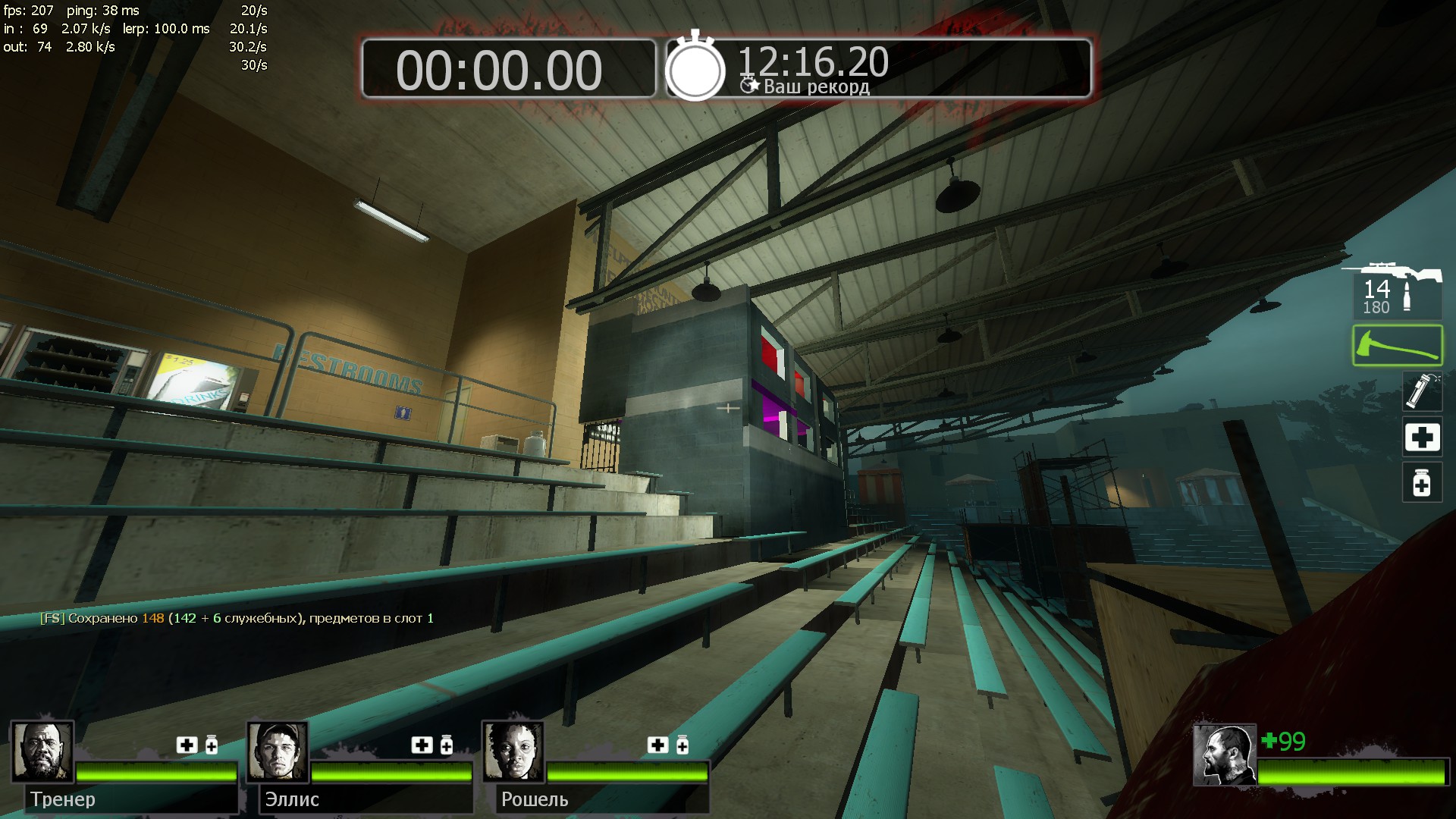Click Coach's teammate portrait
The width and height of the screenshot is (1456, 819).
(x=42, y=752)
